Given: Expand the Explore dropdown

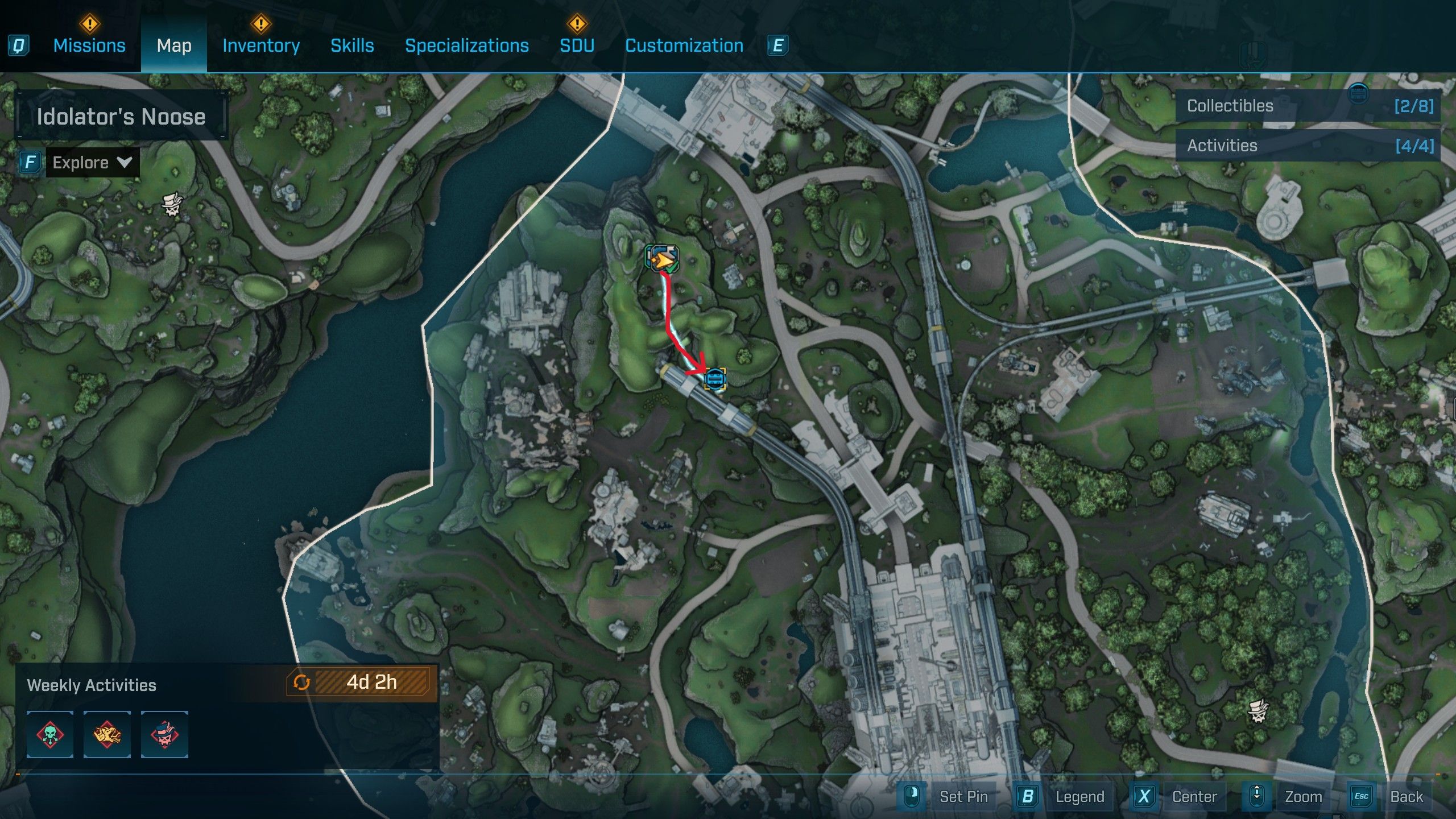Looking at the screenshot, I should (x=92, y=163).
